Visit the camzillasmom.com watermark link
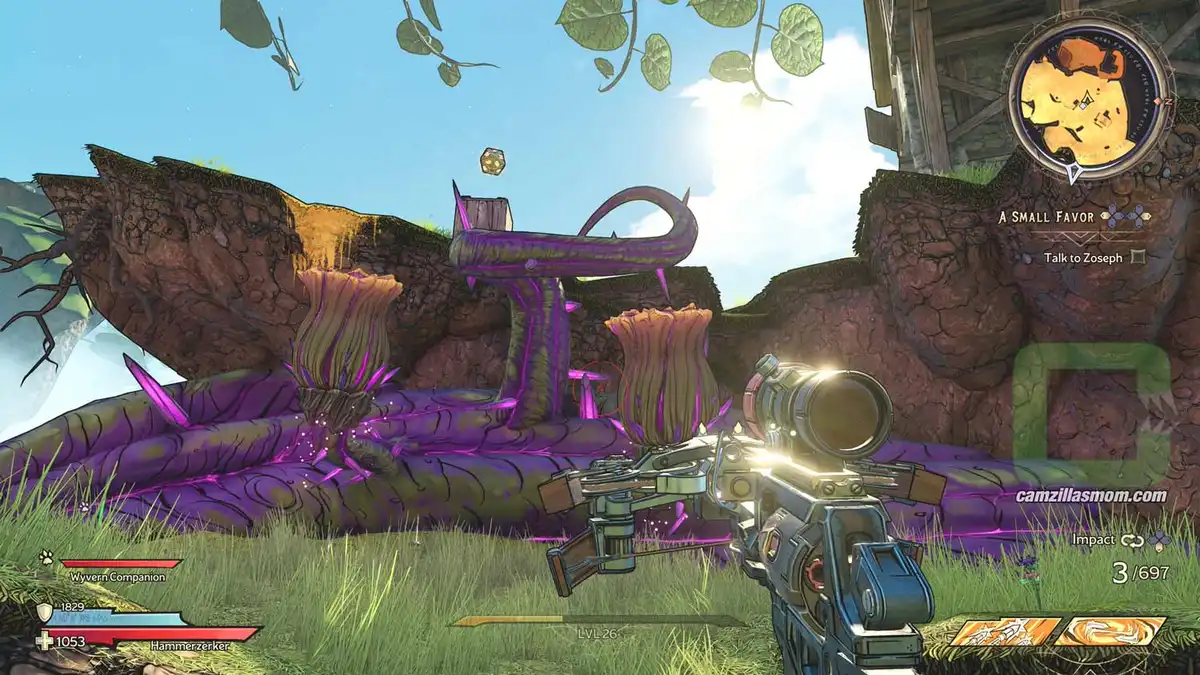1200x675 pixels. pyautogui.click(x=1091, y=495)
